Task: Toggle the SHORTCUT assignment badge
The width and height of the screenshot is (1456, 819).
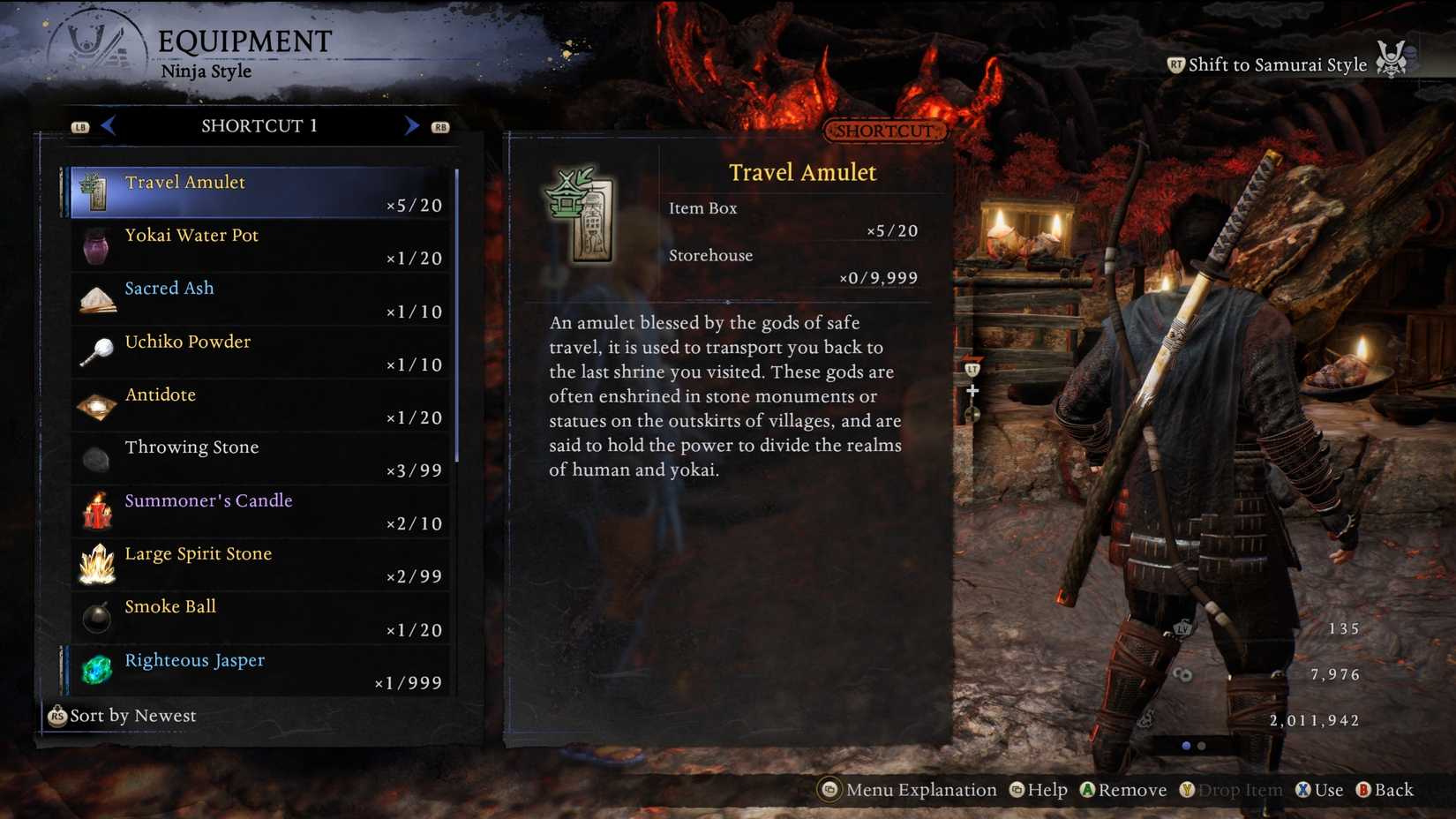Action: point(884,131)
